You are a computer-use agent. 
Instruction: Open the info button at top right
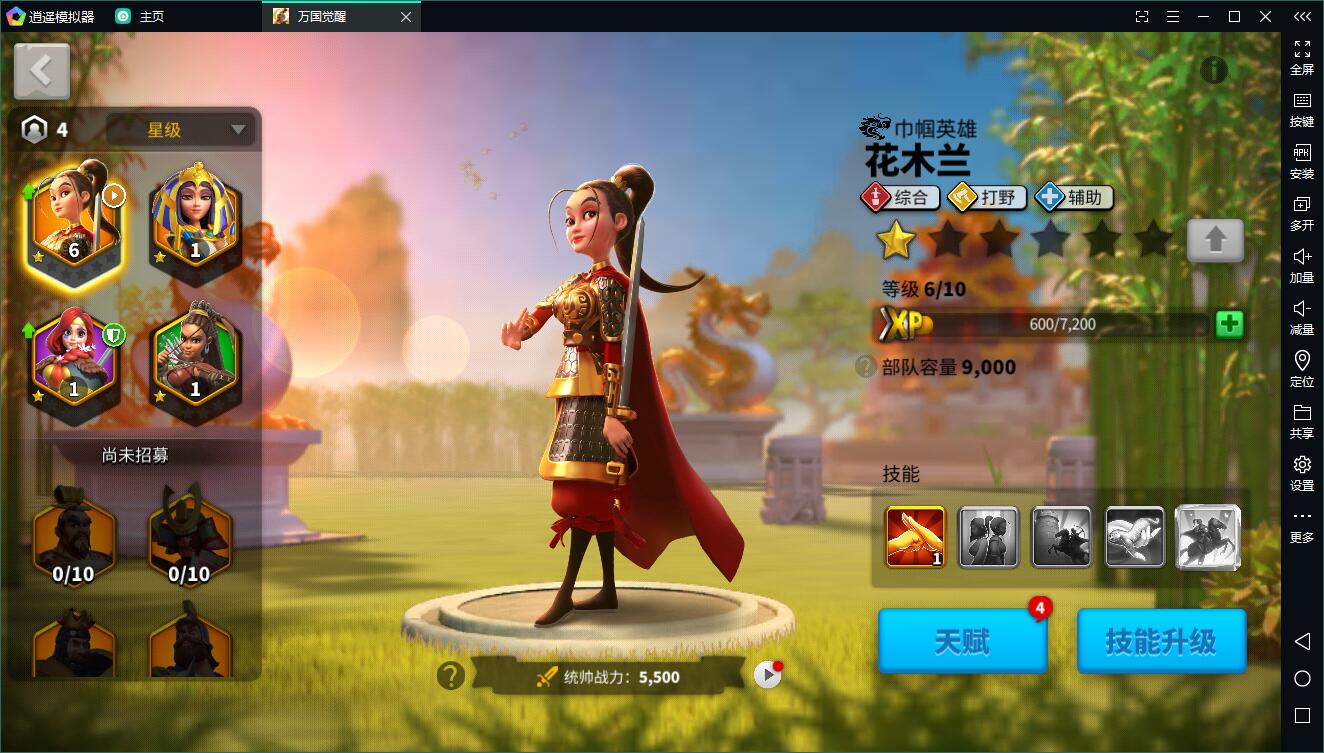tap(1213, 69)
